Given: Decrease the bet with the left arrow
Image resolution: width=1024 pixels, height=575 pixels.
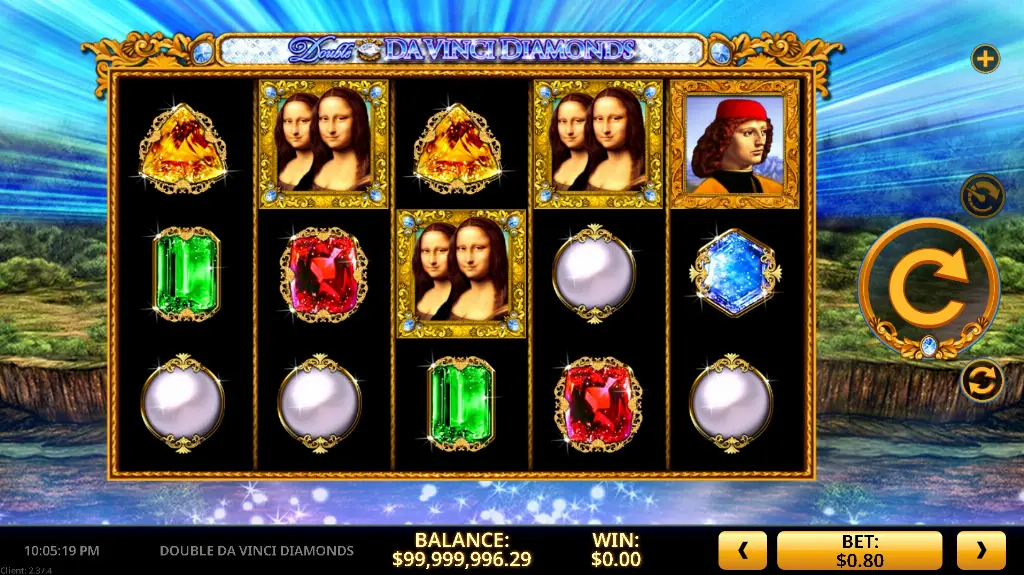Looking at the screenshot, I should click(742, 550).
